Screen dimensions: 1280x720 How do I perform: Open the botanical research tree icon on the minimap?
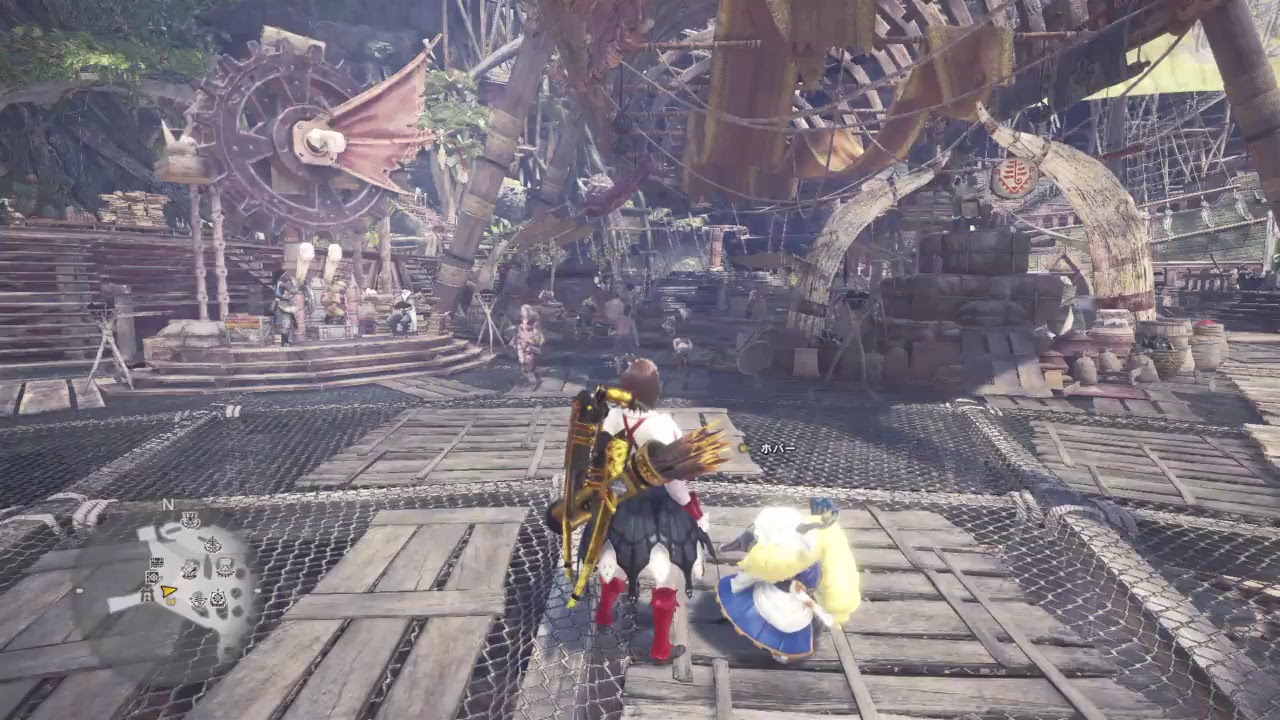[x=212, y=543]
